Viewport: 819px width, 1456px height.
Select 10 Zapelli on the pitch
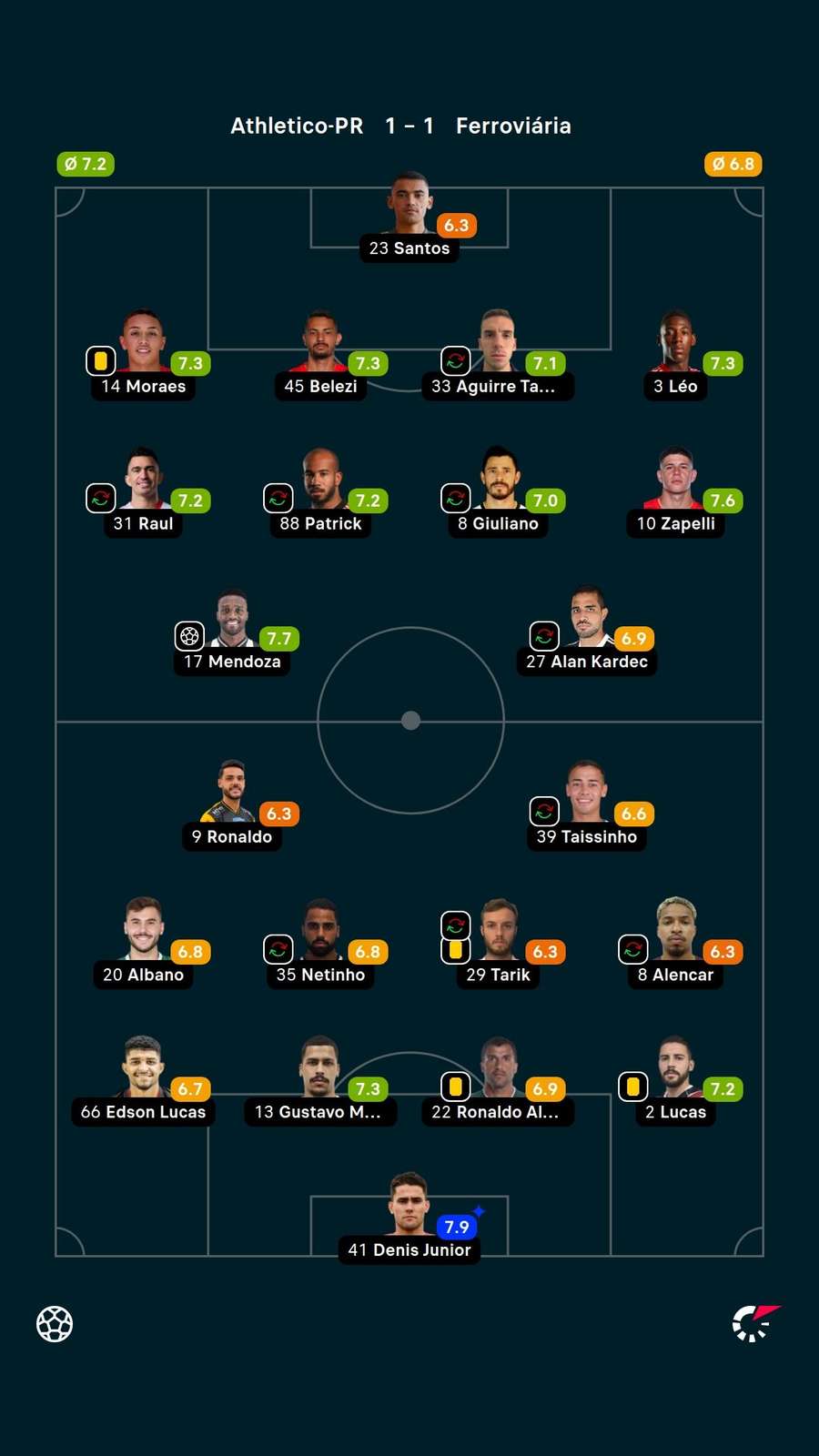pos(675,480)
